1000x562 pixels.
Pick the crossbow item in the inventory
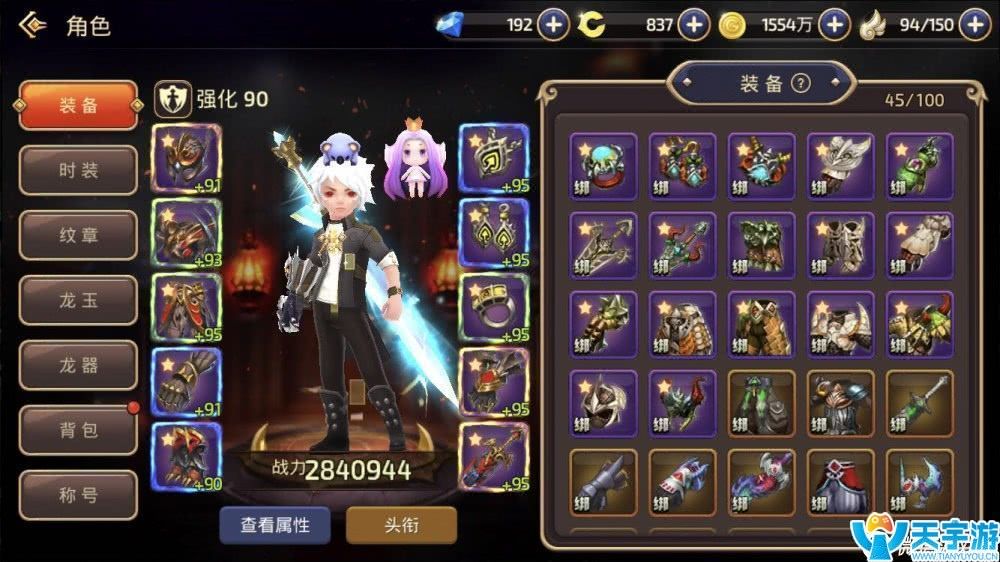(x=603, y=244)
